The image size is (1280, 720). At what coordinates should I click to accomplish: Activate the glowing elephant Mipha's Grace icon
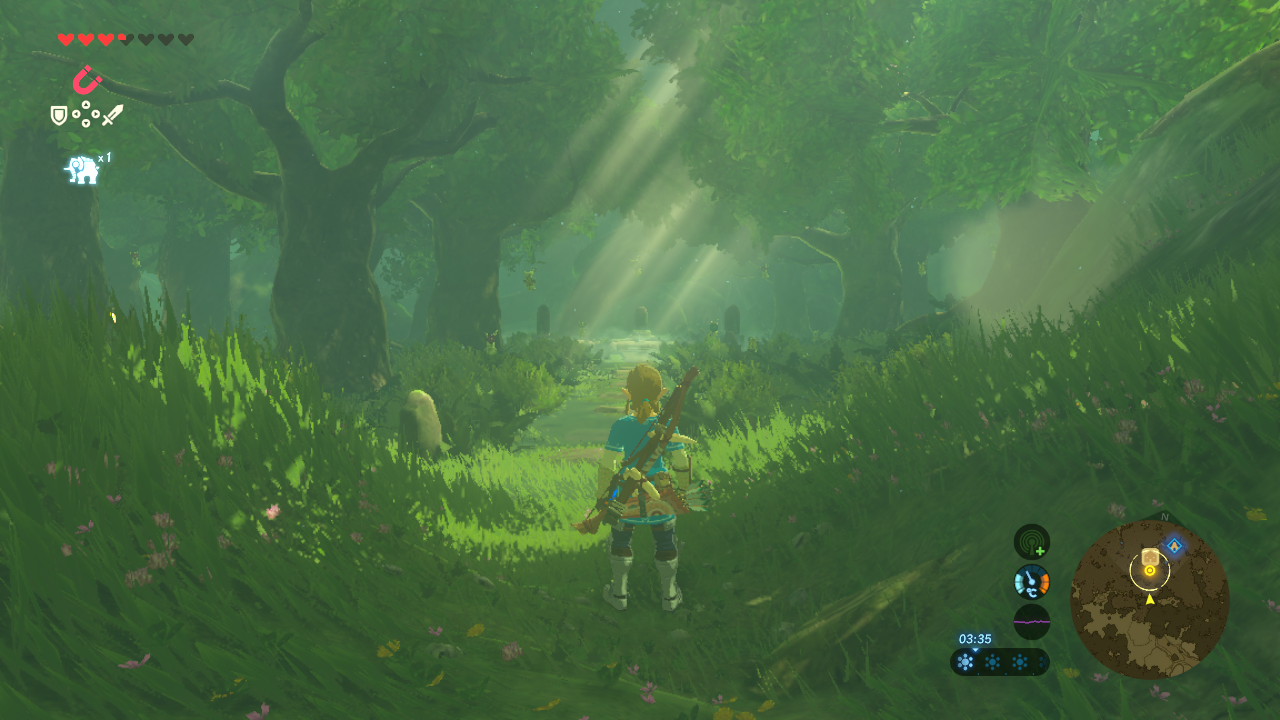[83, 170]
